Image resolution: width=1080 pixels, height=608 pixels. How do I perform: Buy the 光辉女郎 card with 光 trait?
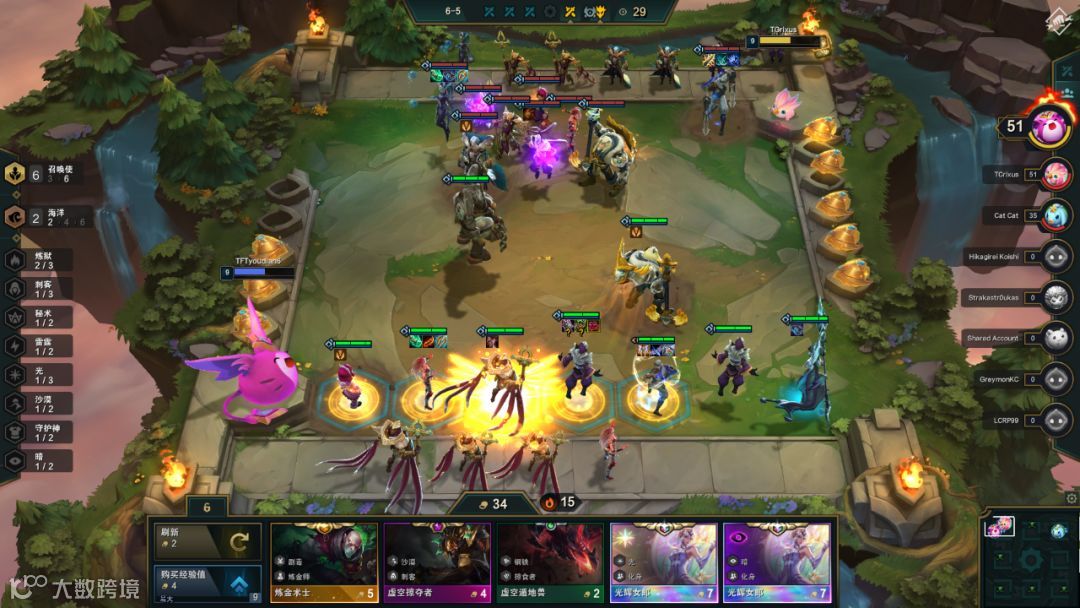coord(664,563)
